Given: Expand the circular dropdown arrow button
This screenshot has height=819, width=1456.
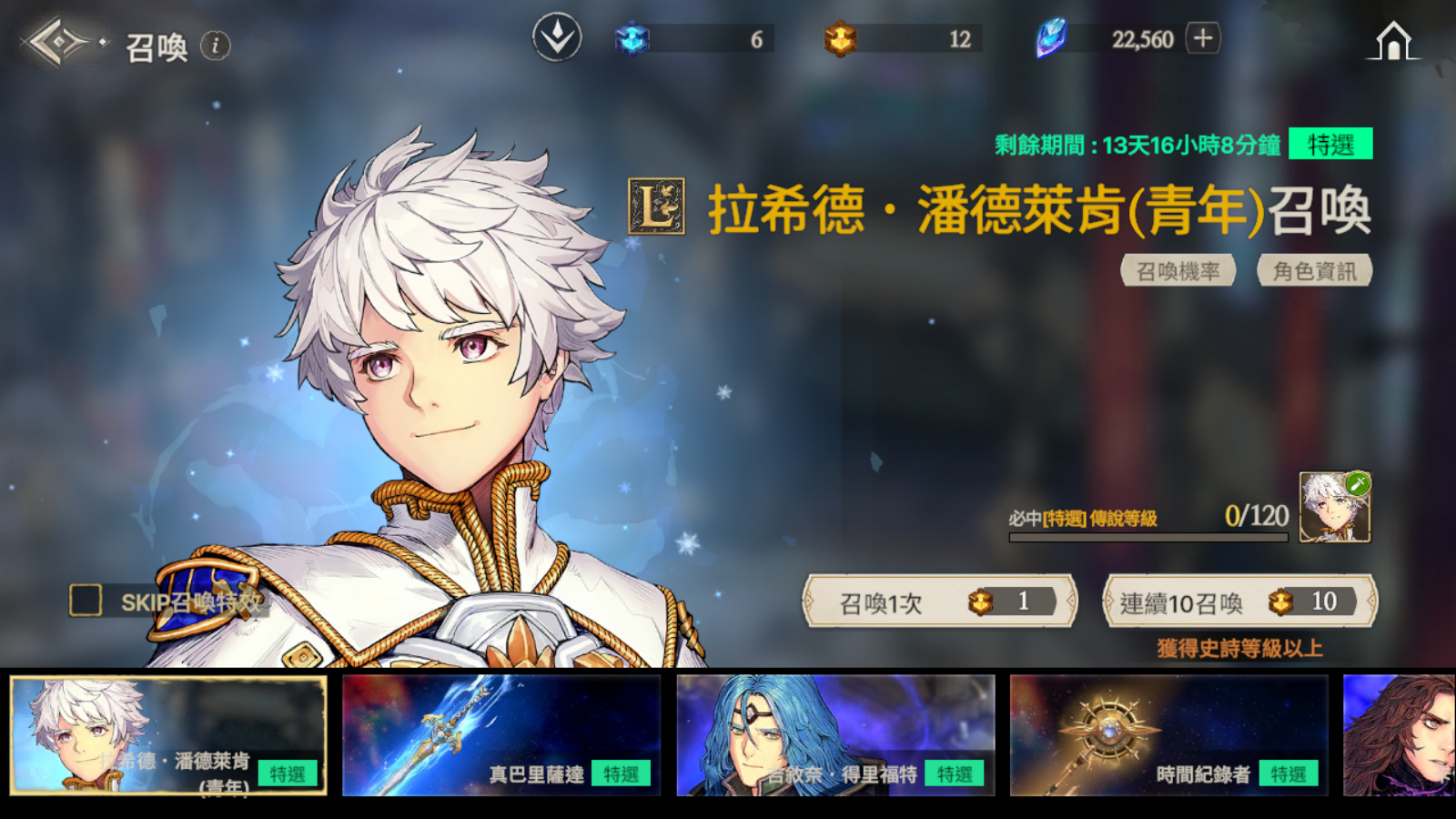Looking at the screenshot, I should pyautogui.click(x=557, y=38).
